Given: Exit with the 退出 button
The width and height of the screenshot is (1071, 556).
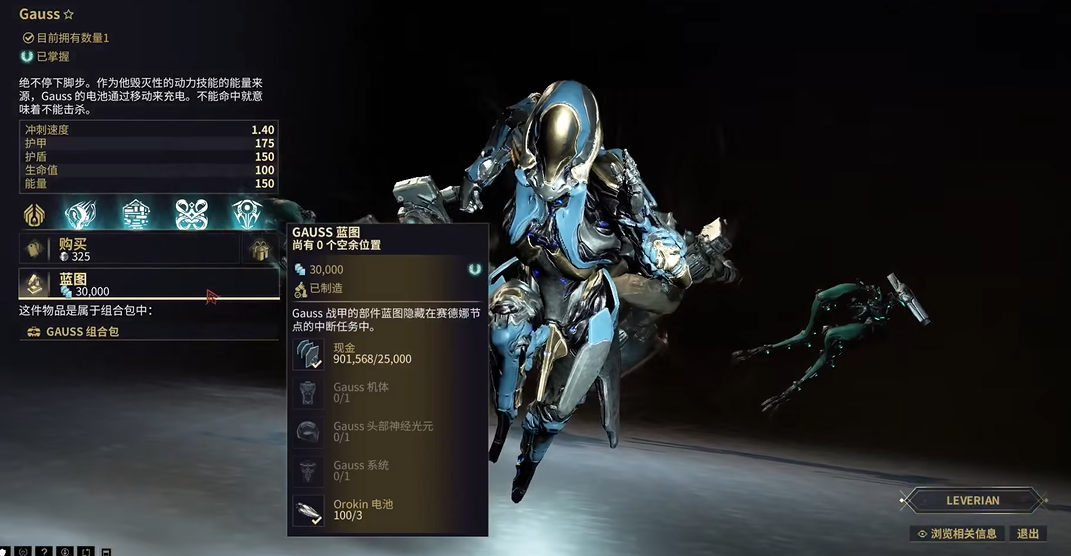Looking at the screenshot, I should click(x=1028, y=534).
